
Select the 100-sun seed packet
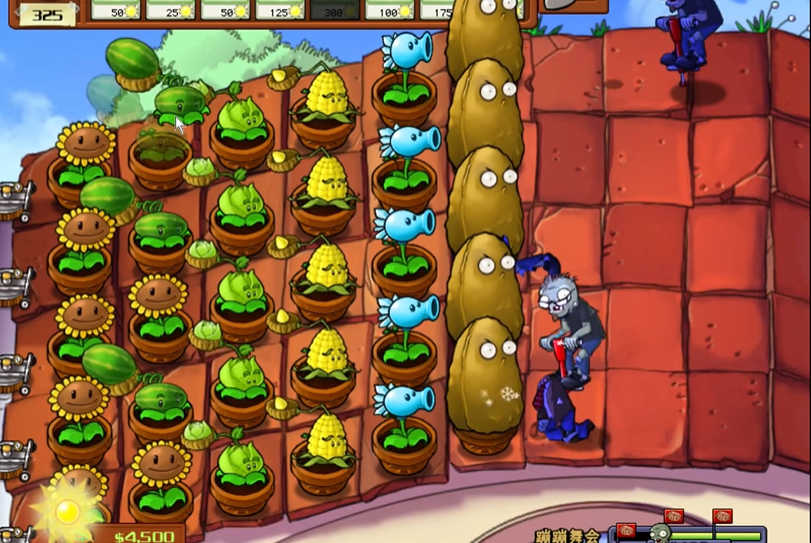coord(389,9)
